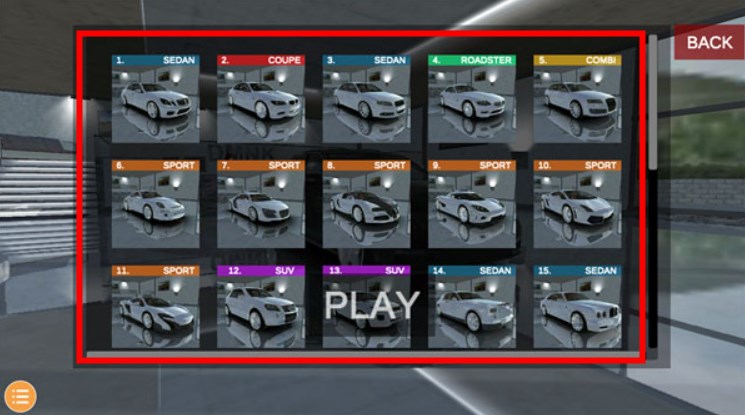Choose car number 15 Sedan
This screenshot has height=415, width=745.
coord(577,306)
